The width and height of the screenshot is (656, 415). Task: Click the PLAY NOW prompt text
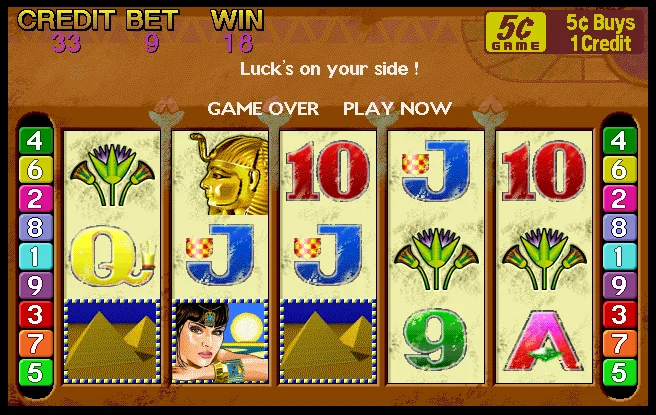tap(397, 108)
